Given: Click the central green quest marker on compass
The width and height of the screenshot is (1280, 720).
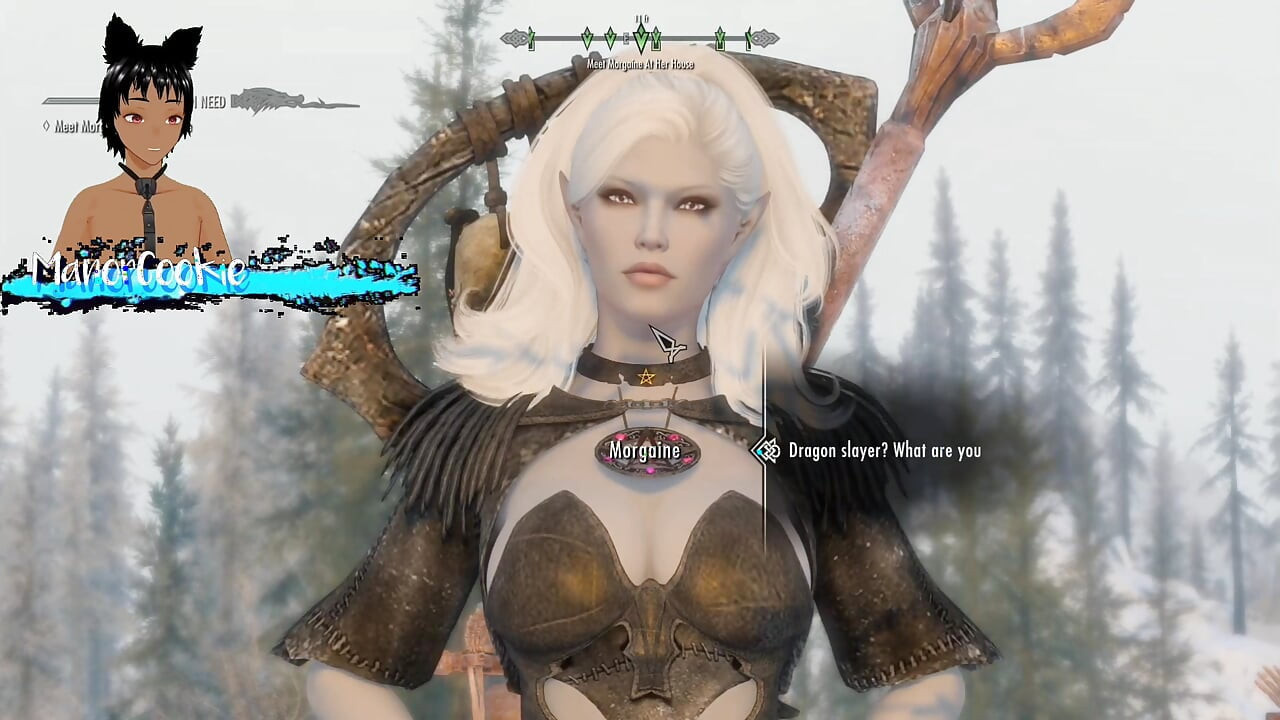Looking at the screenshot, I should [x=641, y=36].
